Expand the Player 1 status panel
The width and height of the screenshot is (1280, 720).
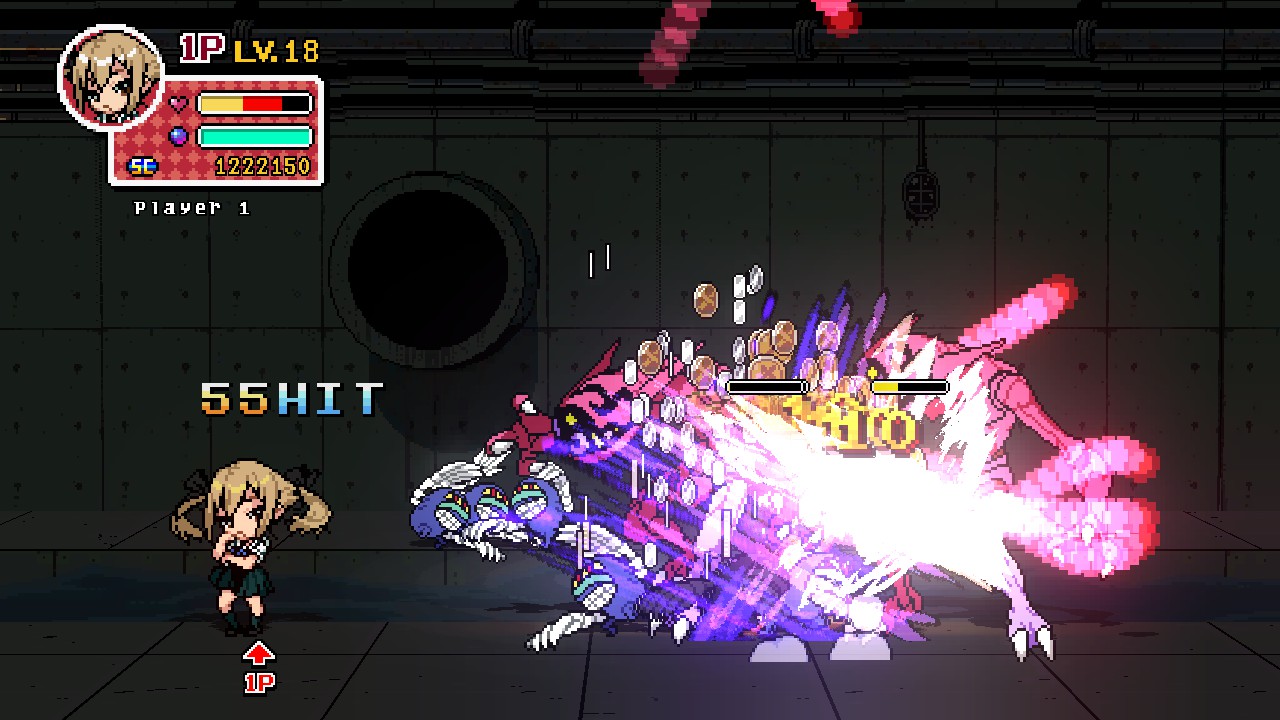[x=214, y=130]
